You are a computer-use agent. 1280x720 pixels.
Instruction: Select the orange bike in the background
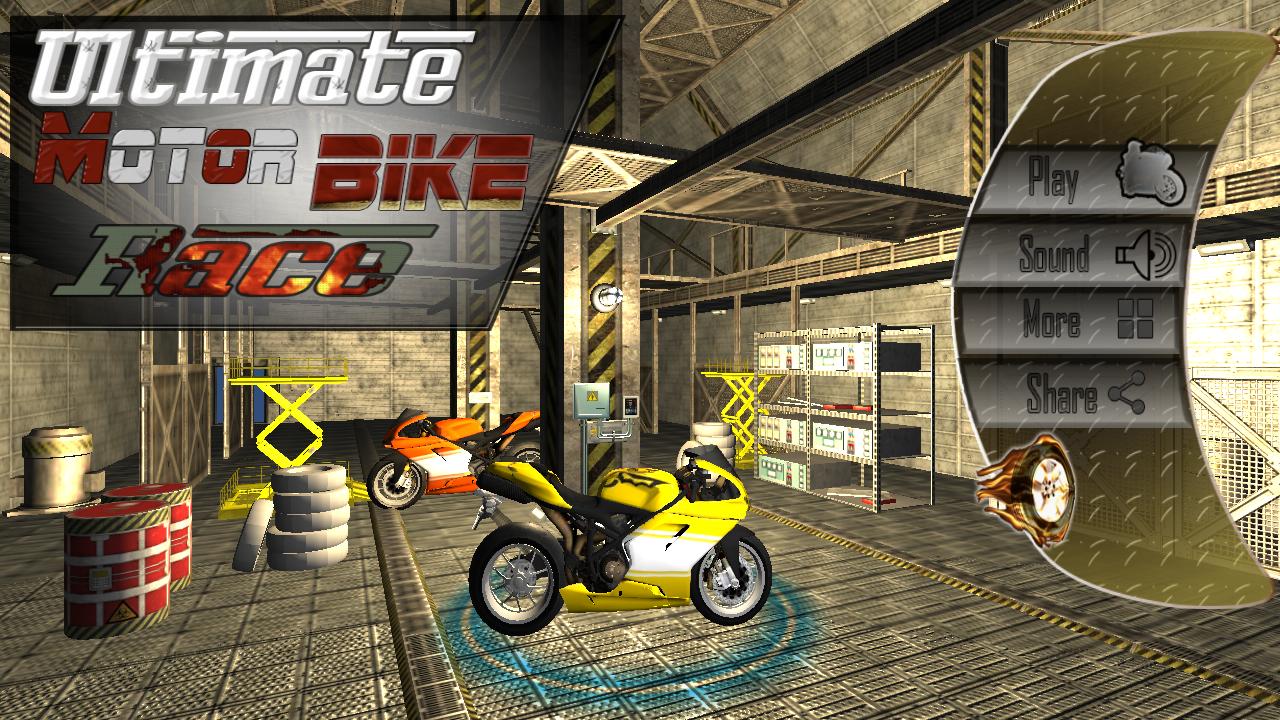click(x=440, y=450)
